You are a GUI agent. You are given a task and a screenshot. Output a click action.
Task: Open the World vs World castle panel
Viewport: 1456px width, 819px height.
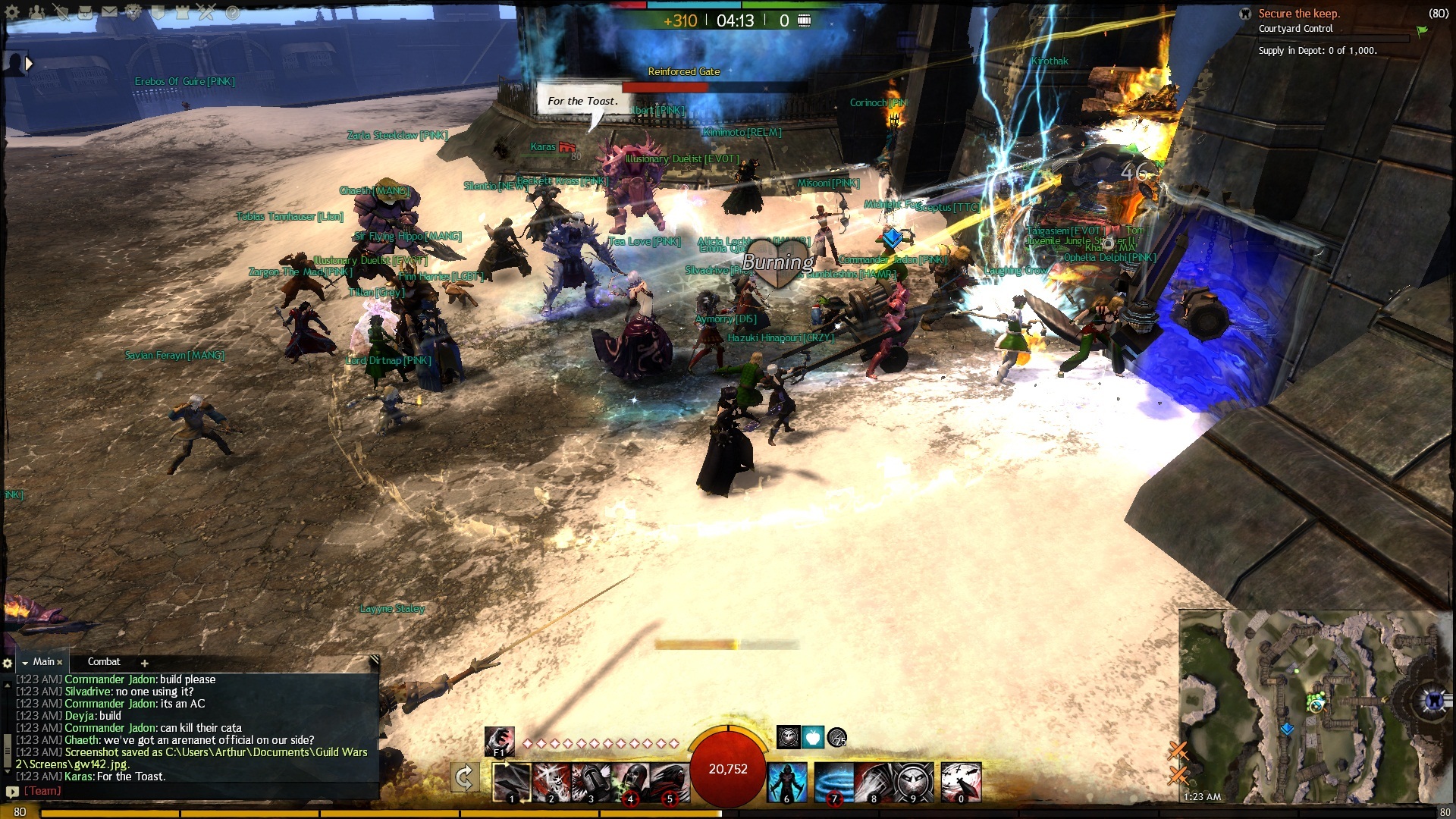click(x=182, y=12)
